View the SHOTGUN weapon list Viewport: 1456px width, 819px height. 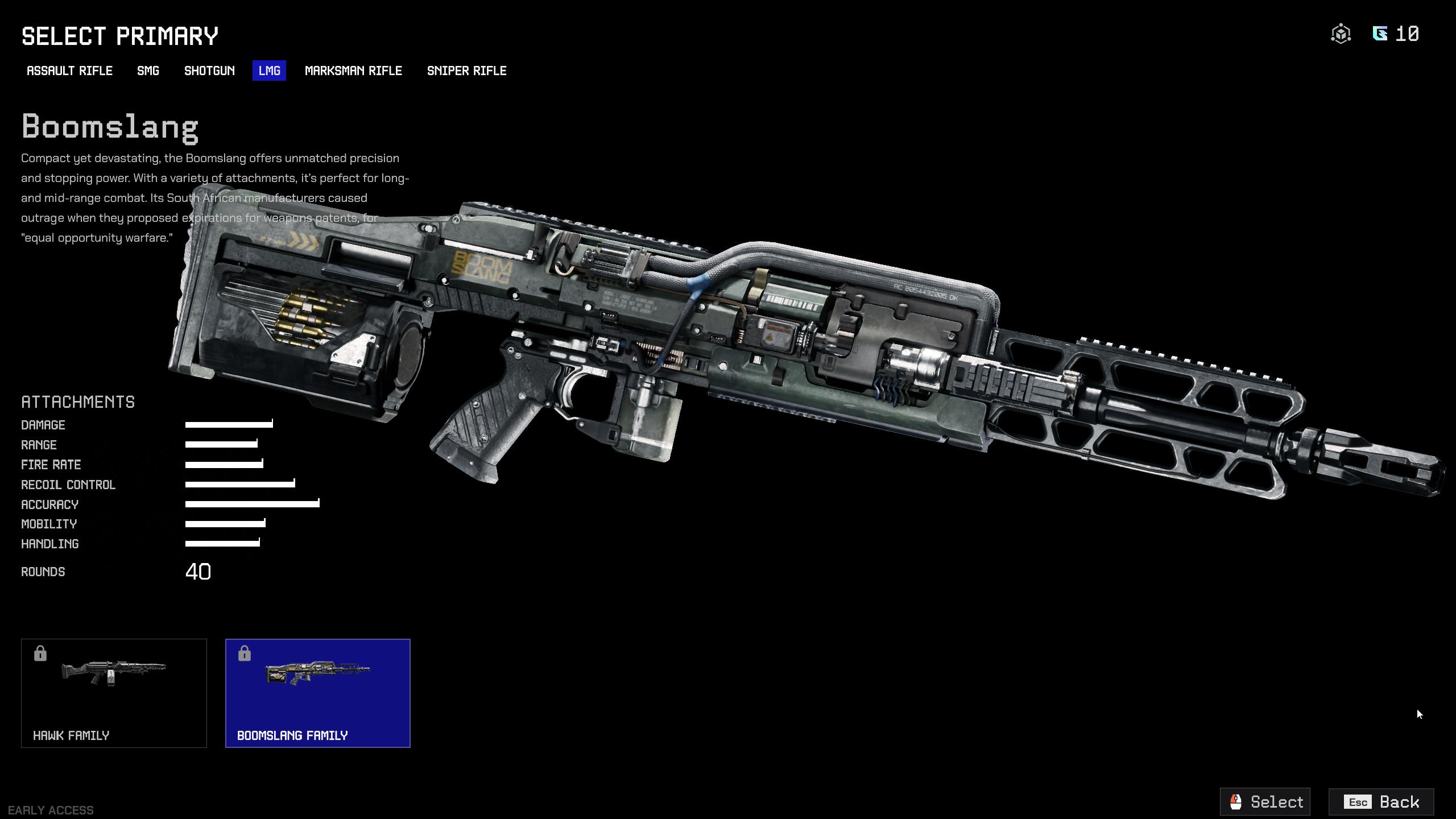pos(209,71)
